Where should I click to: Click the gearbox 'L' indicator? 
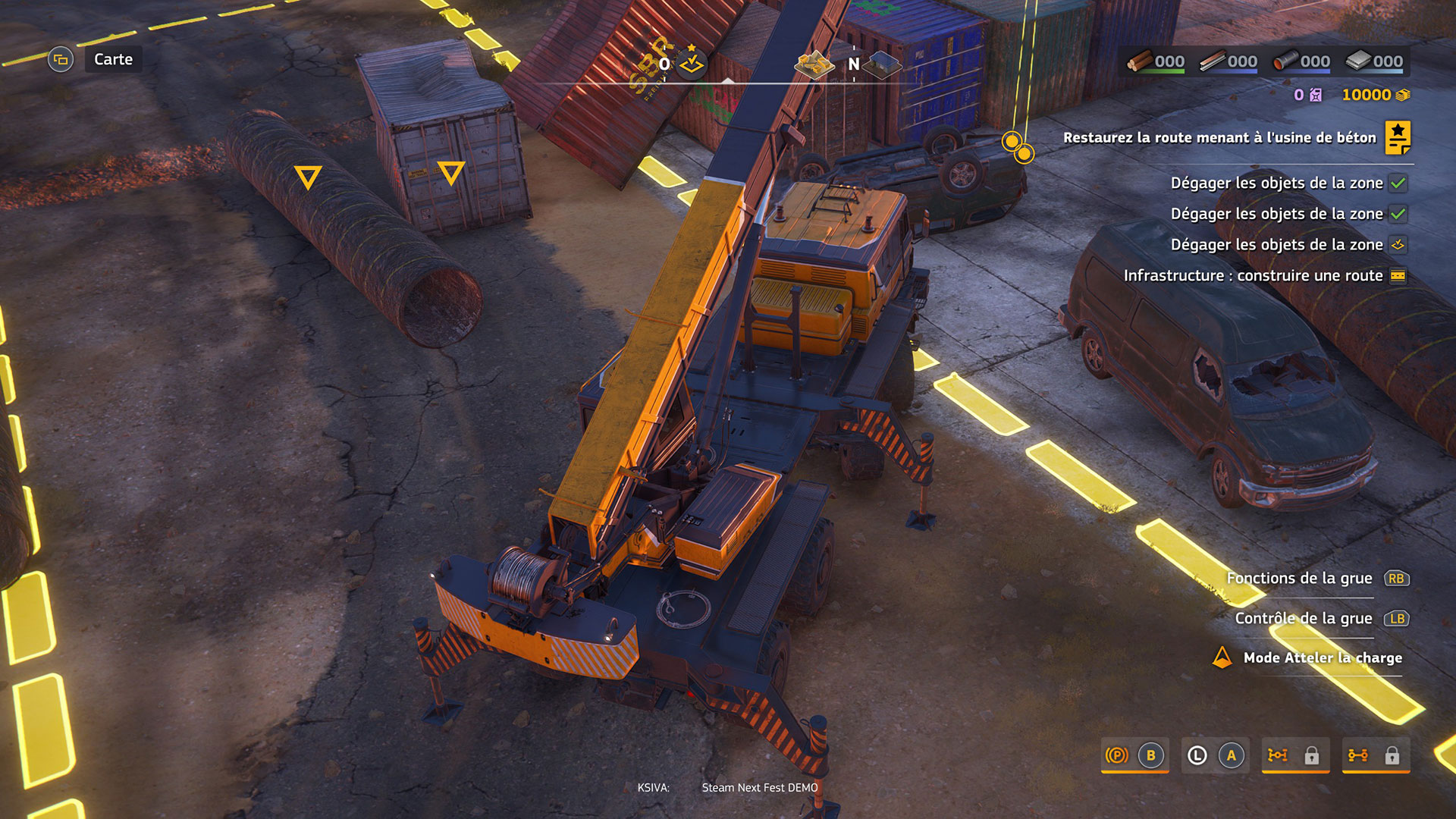pos(1197,755)
